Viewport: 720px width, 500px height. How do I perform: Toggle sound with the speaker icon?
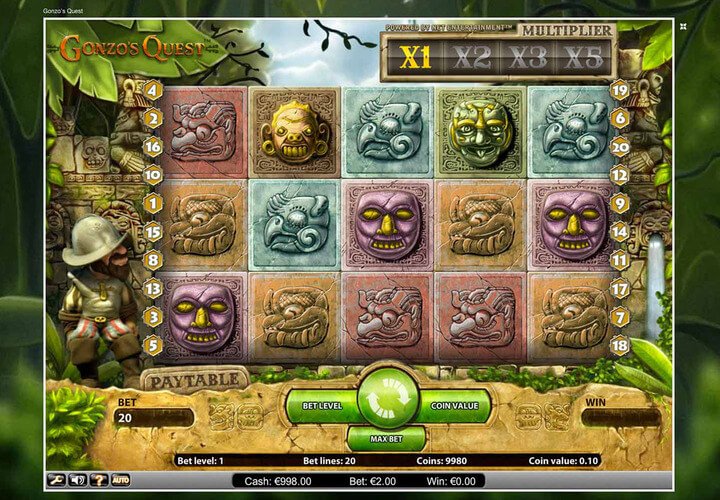point(79,481)
